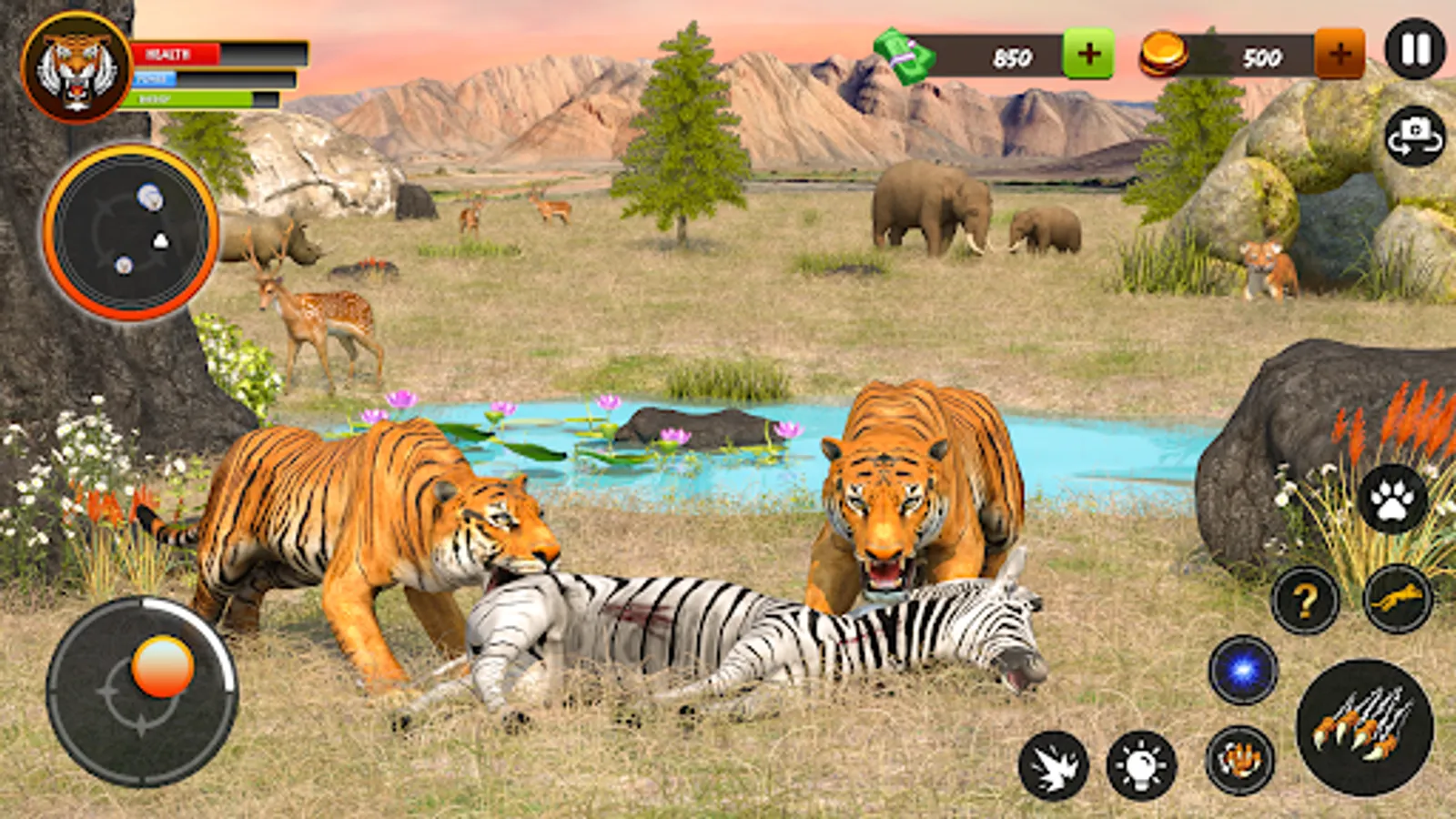This screenshot has height=819, width=1456.
Task: Activate the claw attack button
Action: (1364, 727)
